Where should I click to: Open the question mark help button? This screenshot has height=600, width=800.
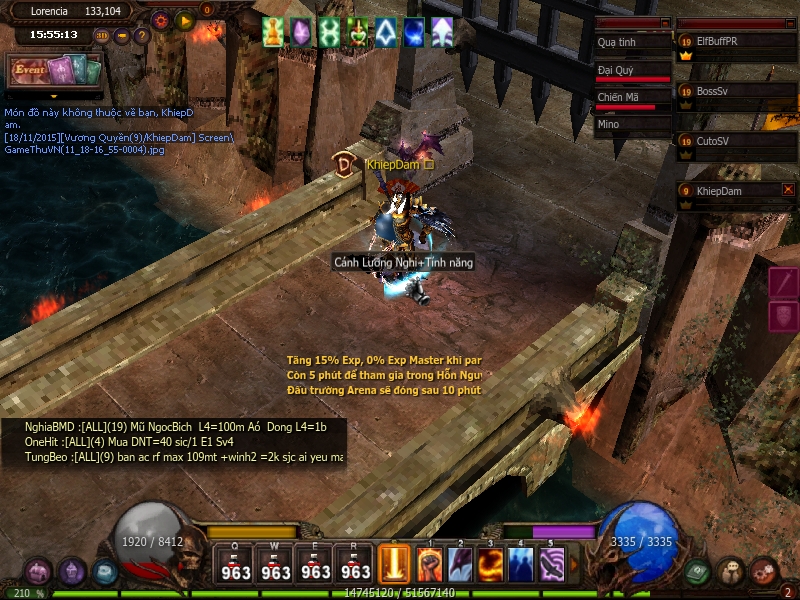tap(141, 36)
